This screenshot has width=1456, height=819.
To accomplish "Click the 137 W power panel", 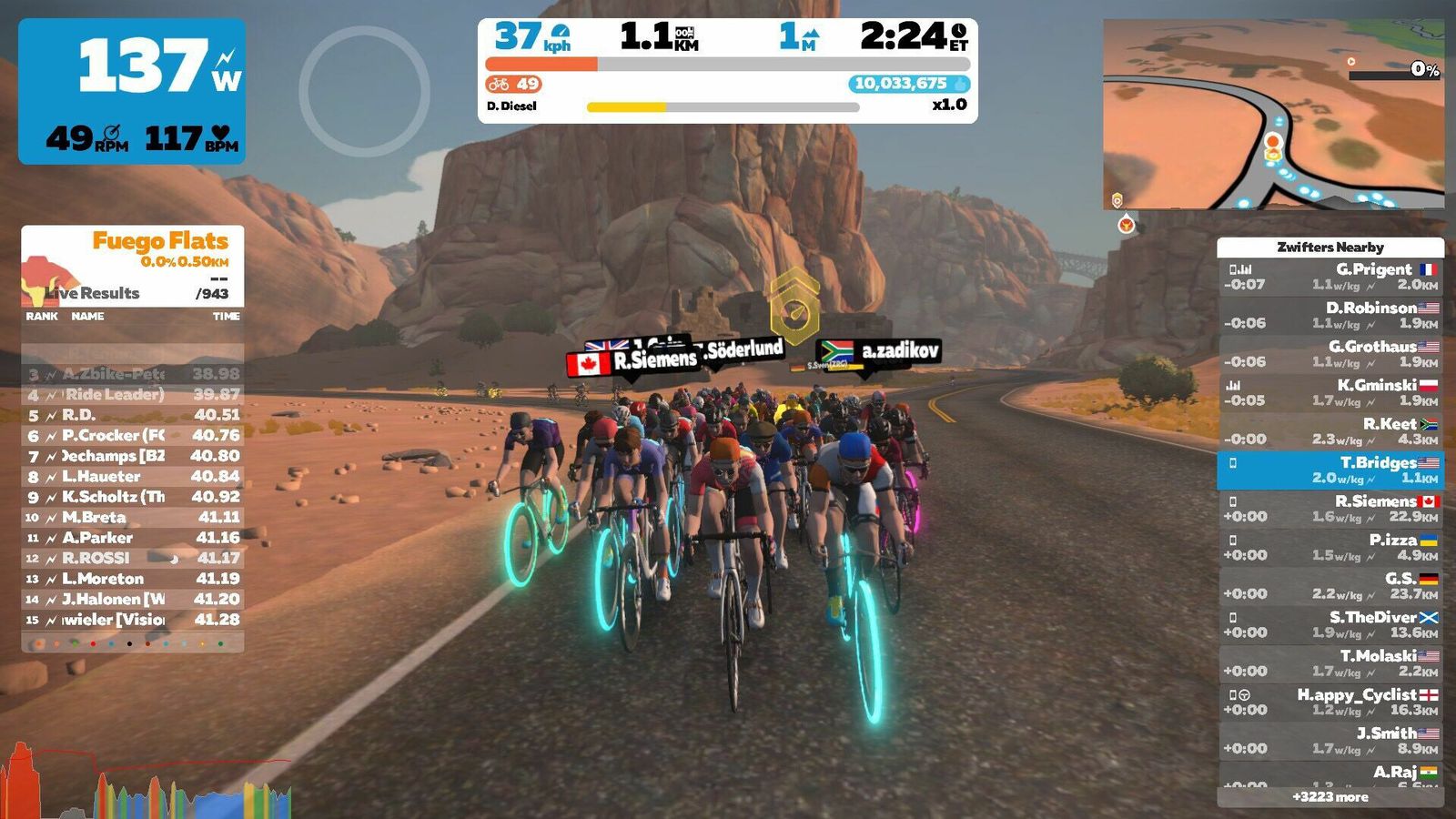I will (132, 91).
